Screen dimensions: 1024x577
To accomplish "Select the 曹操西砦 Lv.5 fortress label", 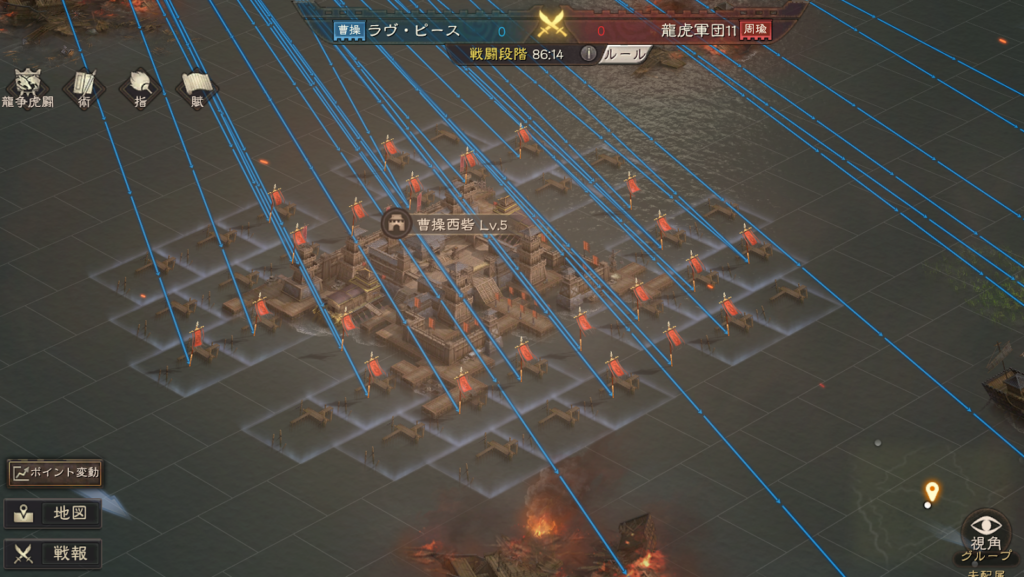I will [447, 224].
